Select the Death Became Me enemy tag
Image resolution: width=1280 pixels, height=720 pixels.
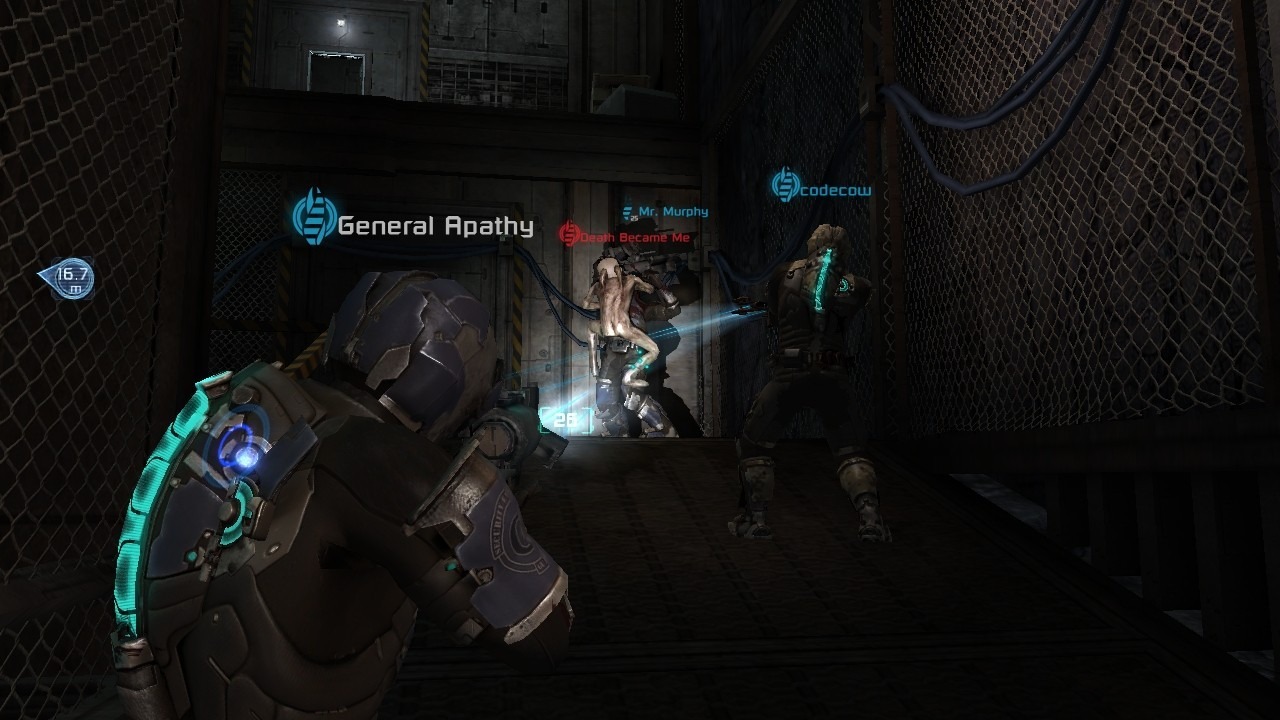click(x=630, y=238)
